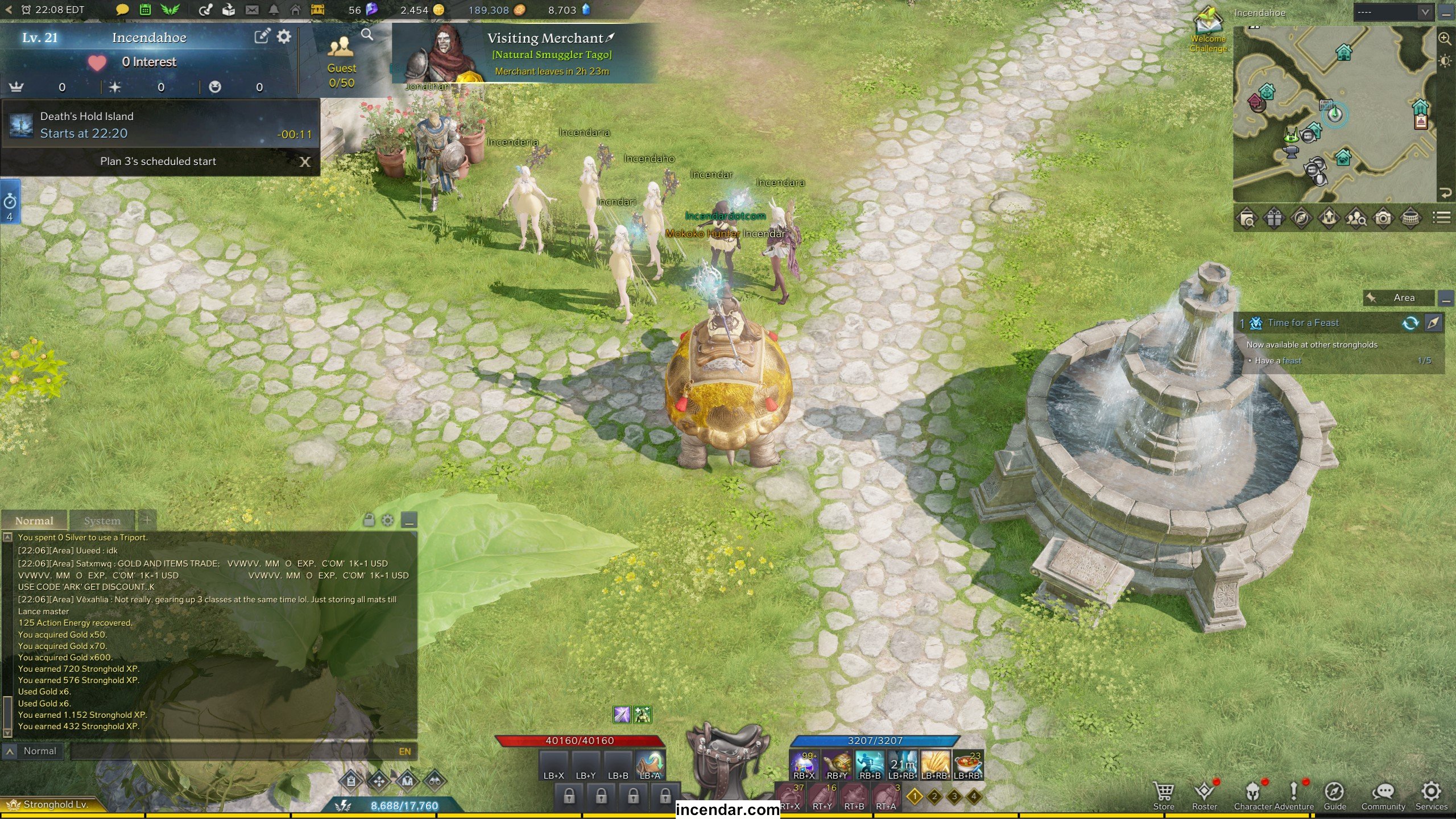Zoom in on the minimap

click(1444, 39)
